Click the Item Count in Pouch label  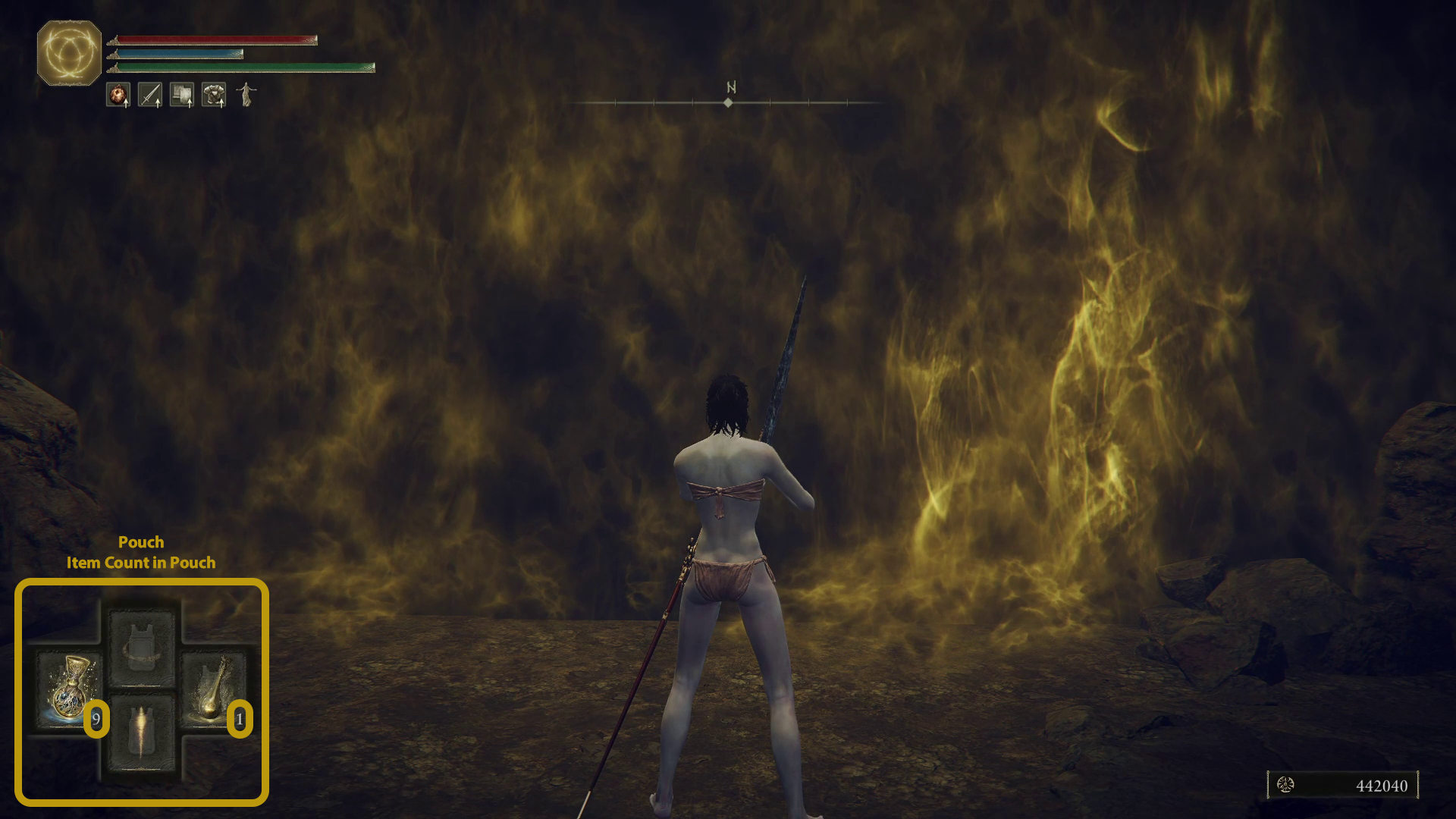pos(141,563)
